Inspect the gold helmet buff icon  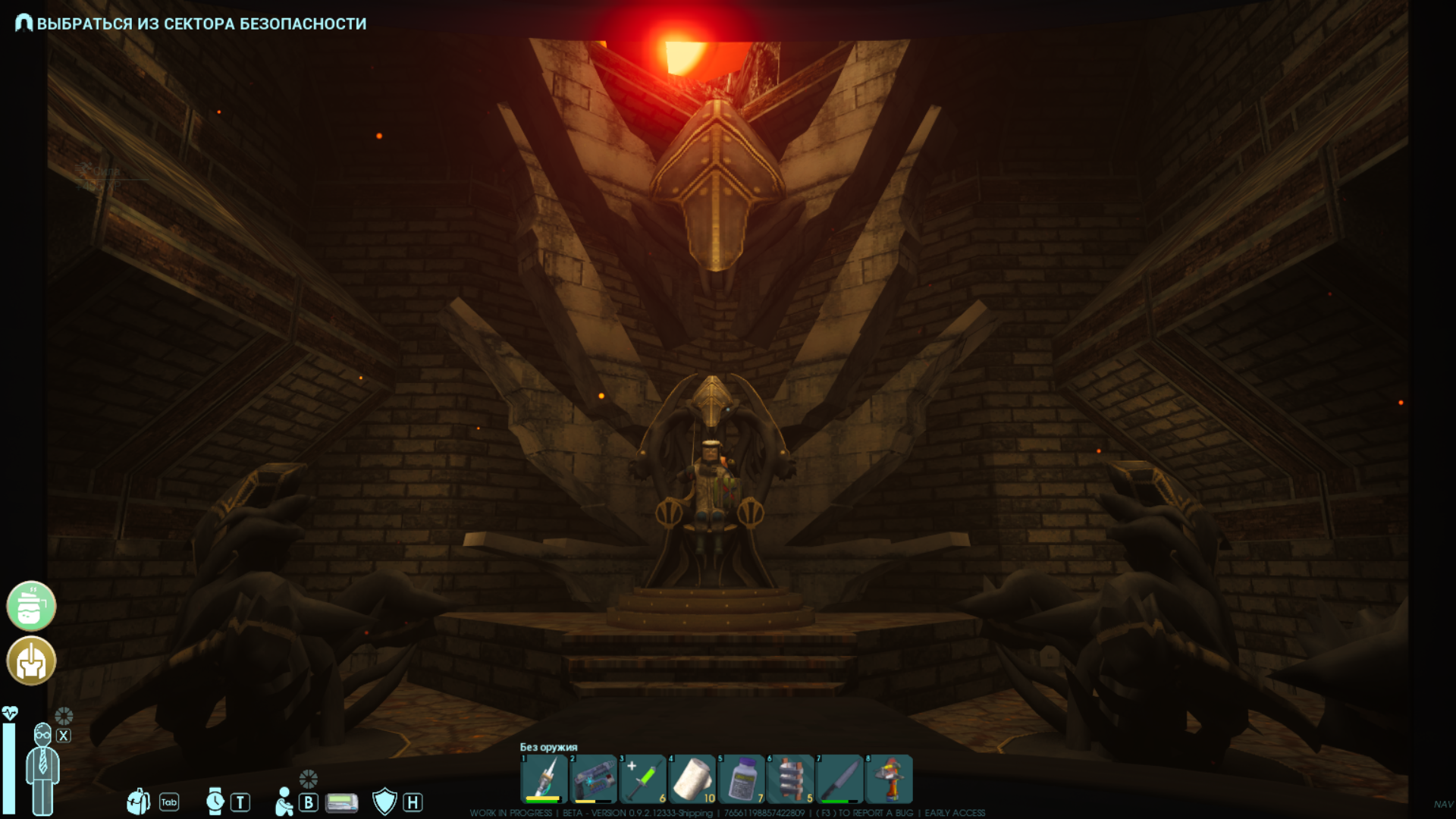point(31,661)
